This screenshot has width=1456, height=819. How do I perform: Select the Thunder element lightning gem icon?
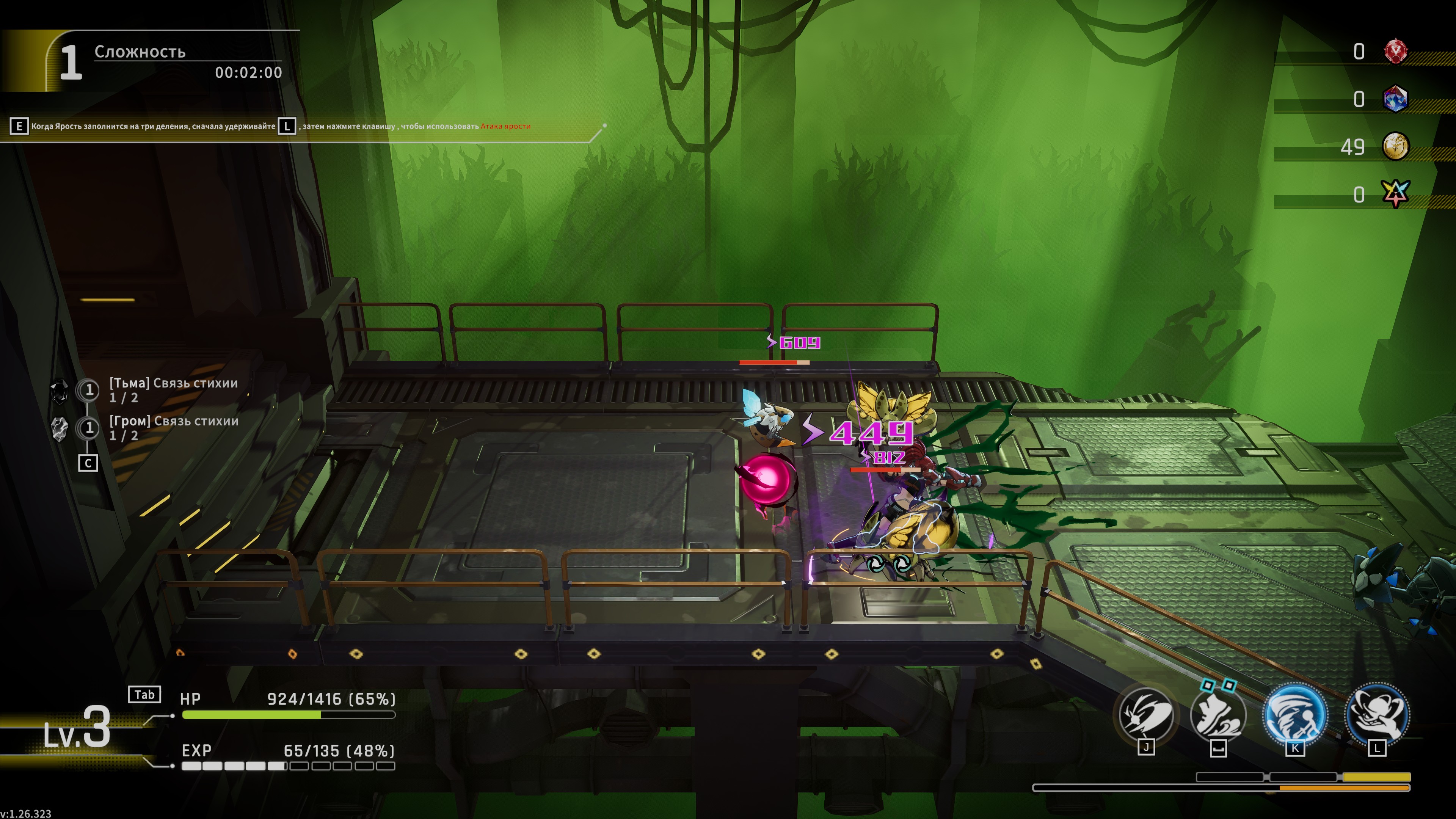click(60, 428)
